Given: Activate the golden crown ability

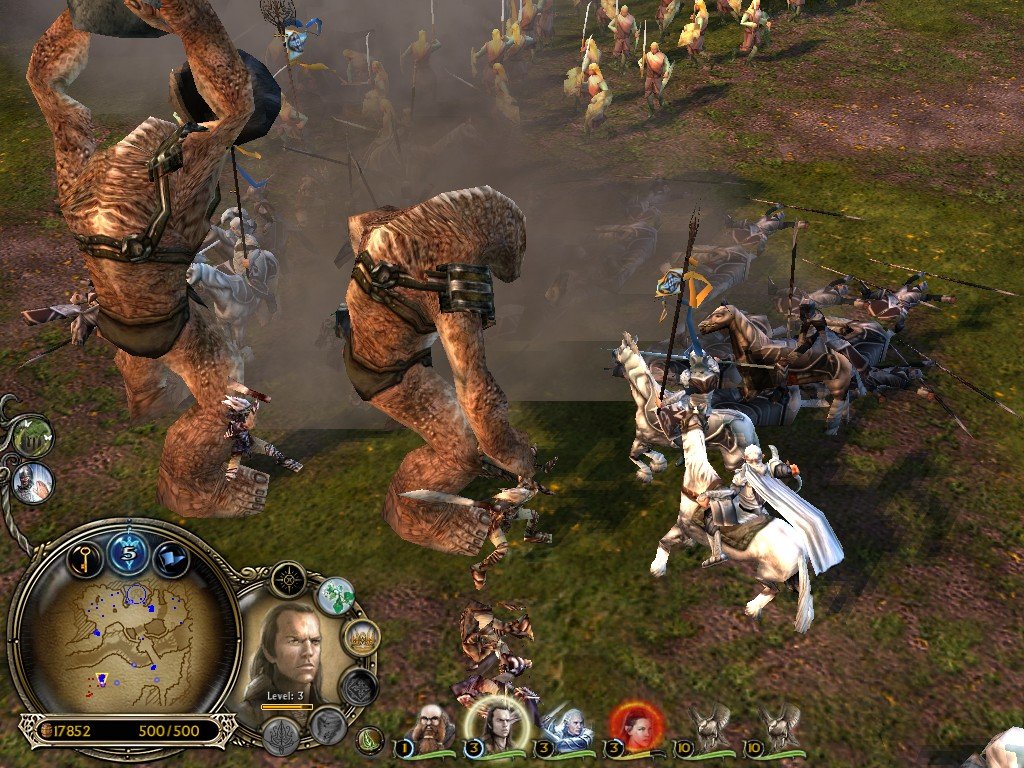Looking at the screenshot, I should tap(360, 637).
